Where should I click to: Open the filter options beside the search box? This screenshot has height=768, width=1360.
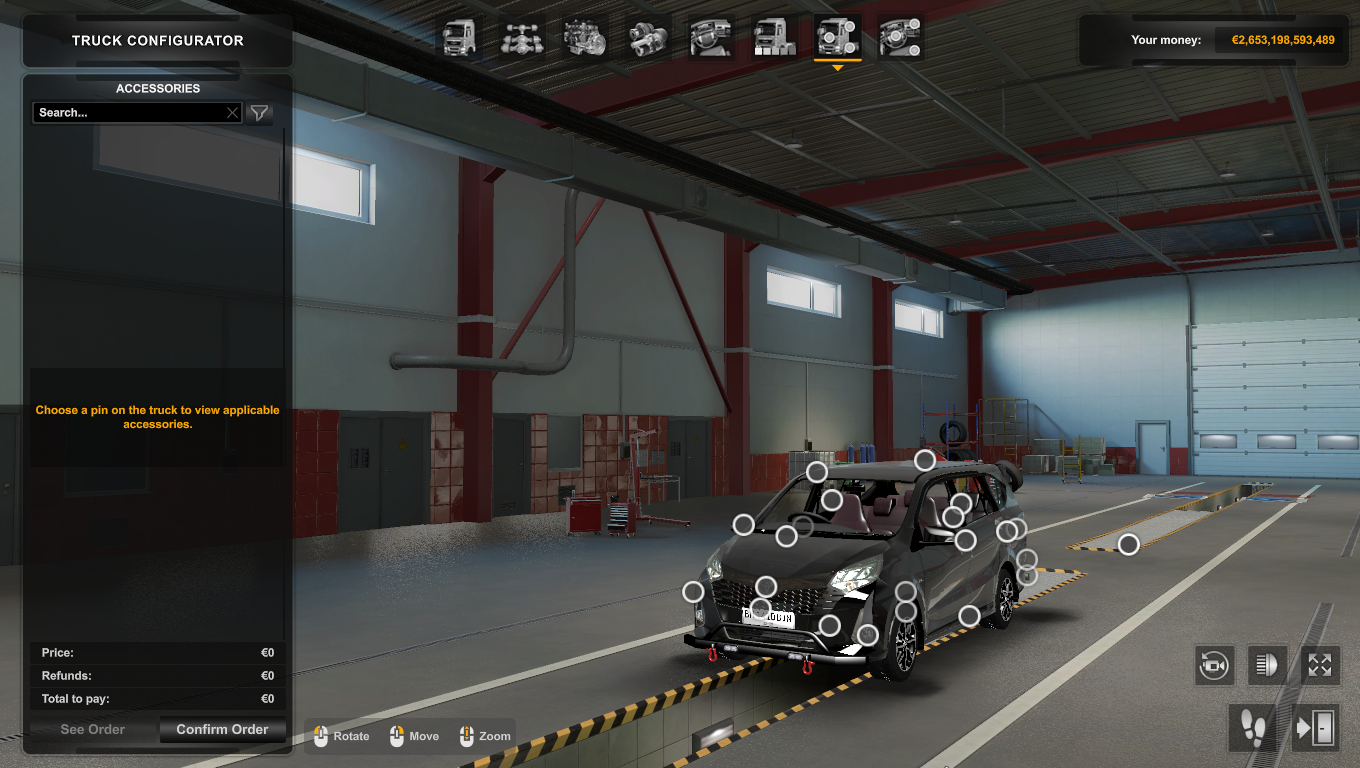(x=259, y=113)
